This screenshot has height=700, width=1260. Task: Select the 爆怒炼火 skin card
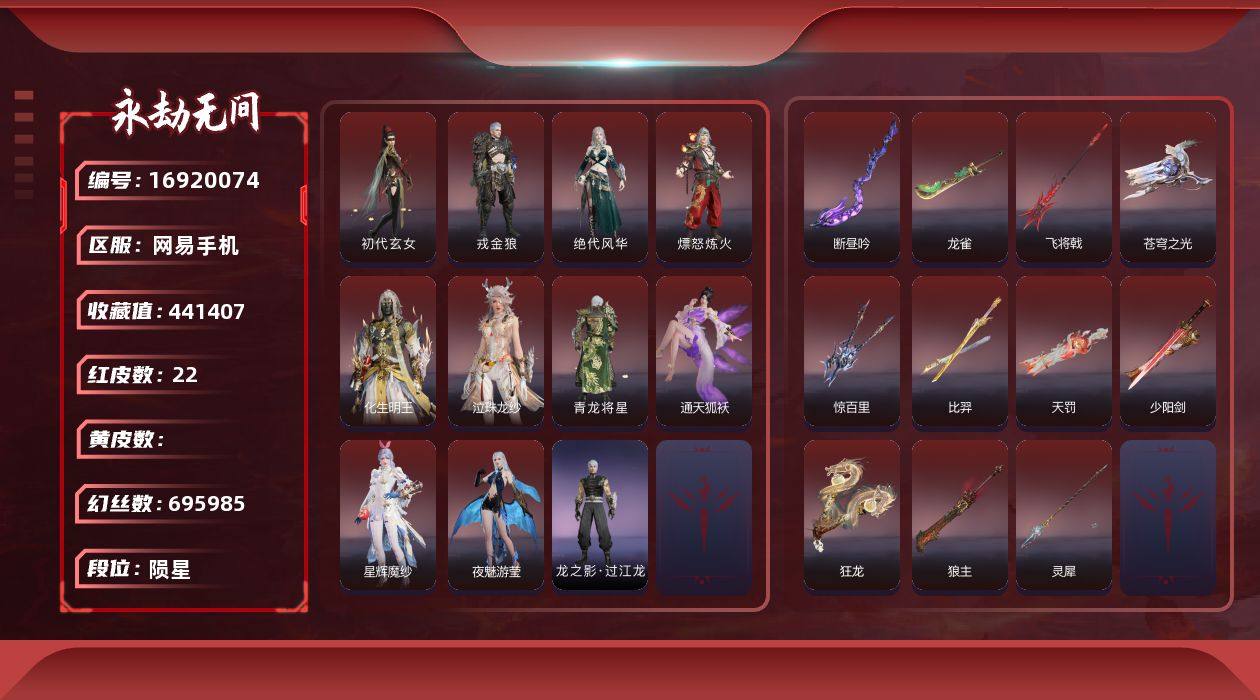(x=704, y=187)
